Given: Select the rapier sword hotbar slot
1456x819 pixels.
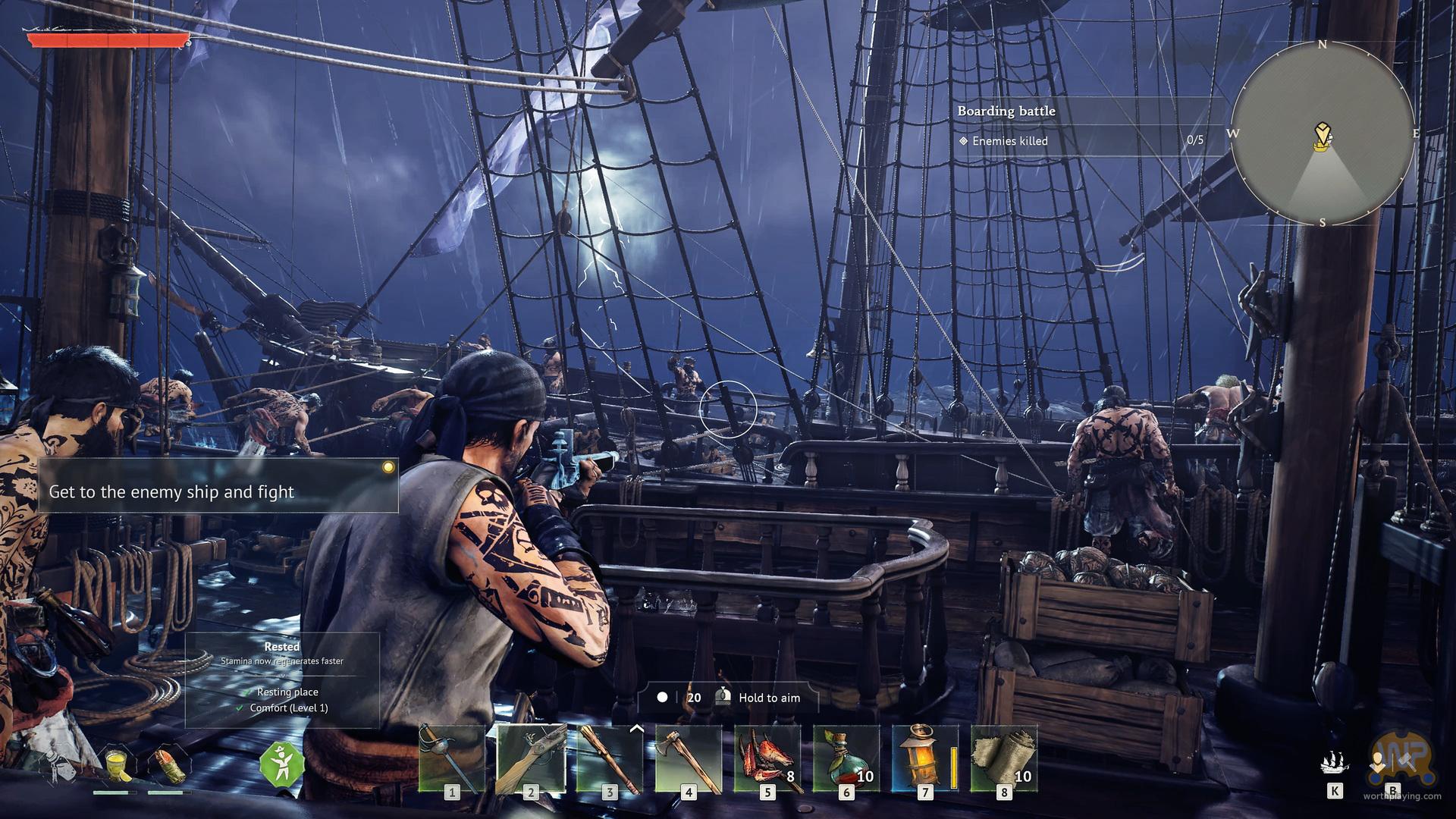Looking at the screenshot, I should [x=452, y=759].
